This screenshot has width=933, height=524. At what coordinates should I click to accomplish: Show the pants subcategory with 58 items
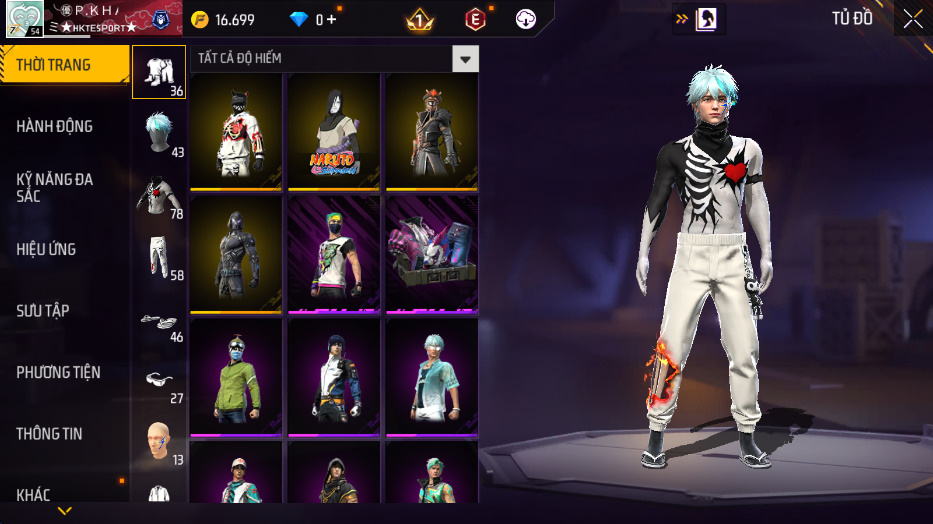click(x=159, y=256)
